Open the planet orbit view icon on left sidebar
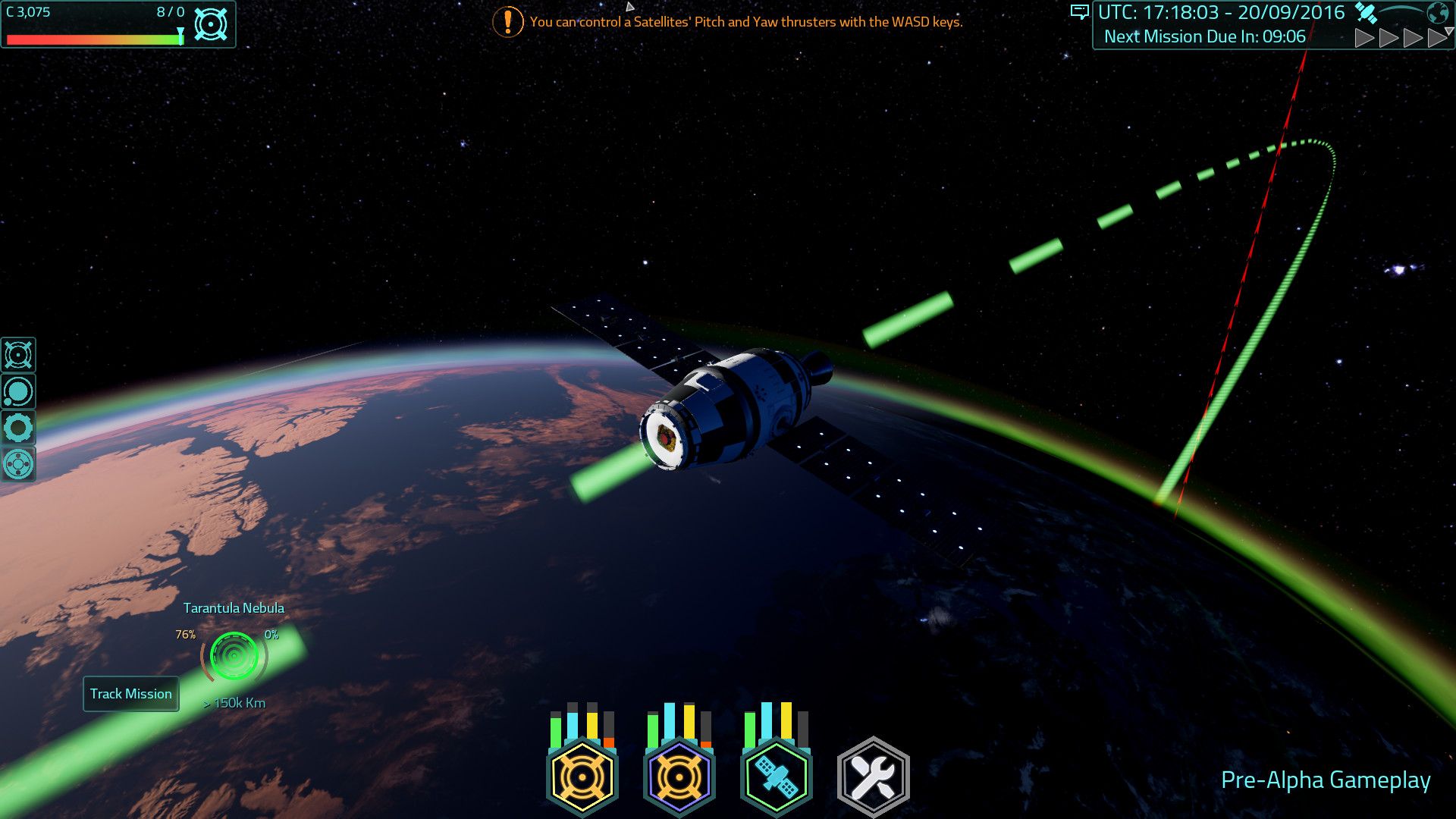Image resolution: width=1456 pixels, height=819 pixels. (18, 391)
